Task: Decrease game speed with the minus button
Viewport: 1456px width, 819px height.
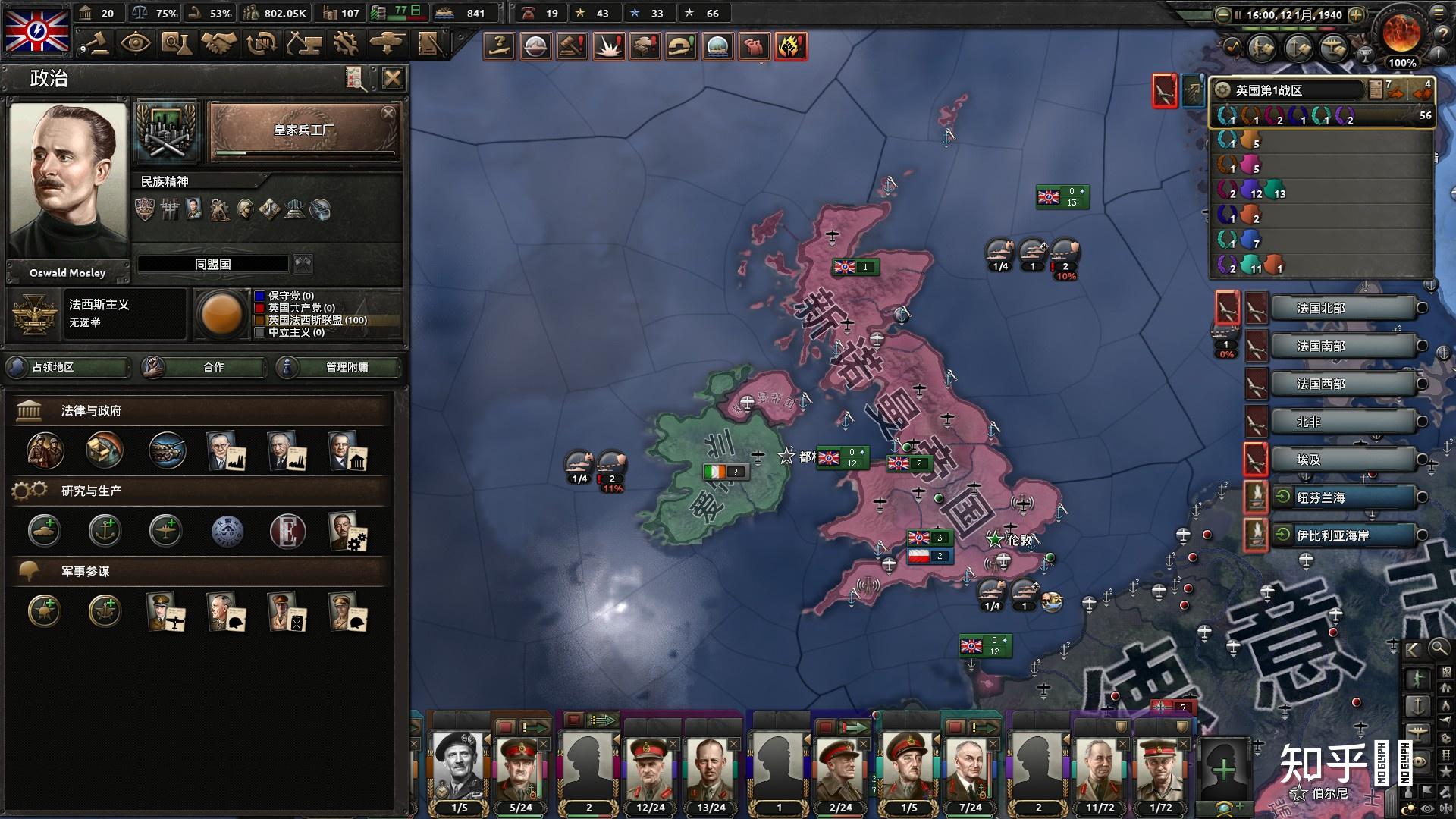Action: pyautogui.click(x=1222, y=14)
